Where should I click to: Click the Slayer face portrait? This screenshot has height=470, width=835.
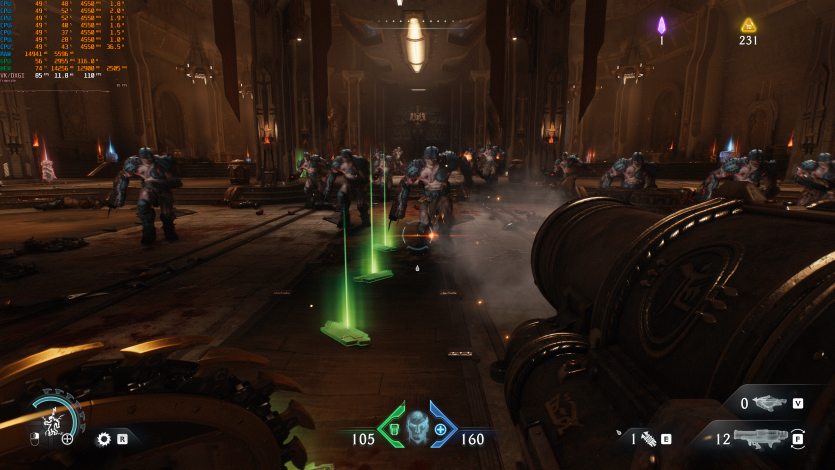coord(417,427)
